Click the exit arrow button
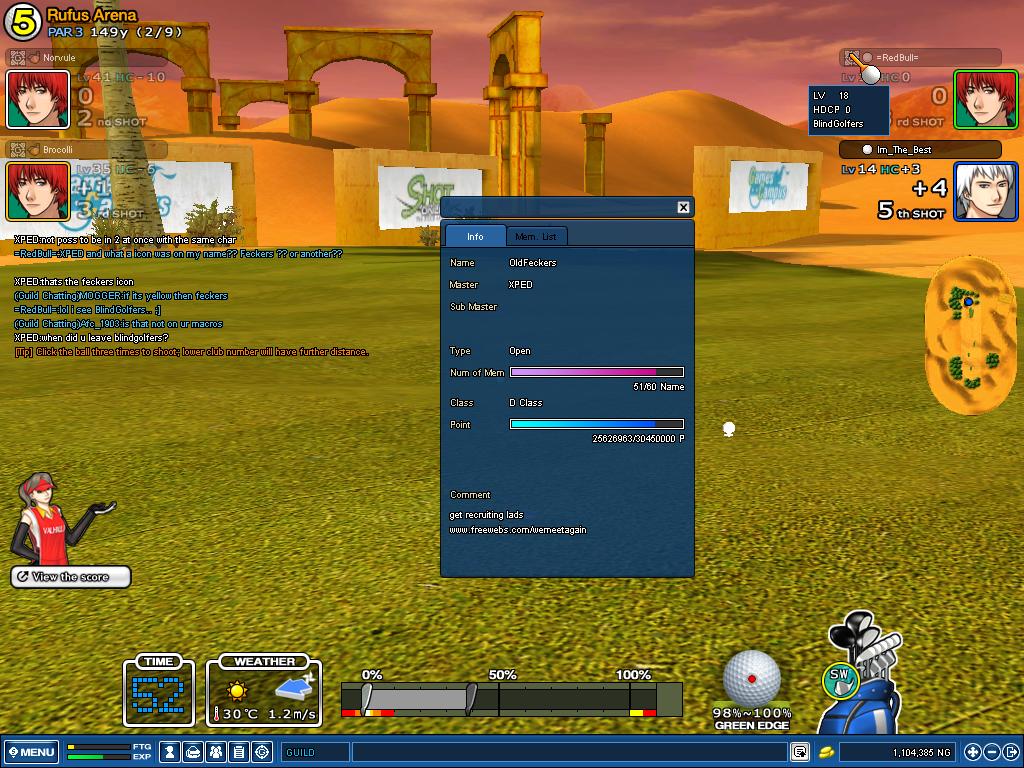The height and width of the screenshot is (768, 1024). [x=1011, y=752]
